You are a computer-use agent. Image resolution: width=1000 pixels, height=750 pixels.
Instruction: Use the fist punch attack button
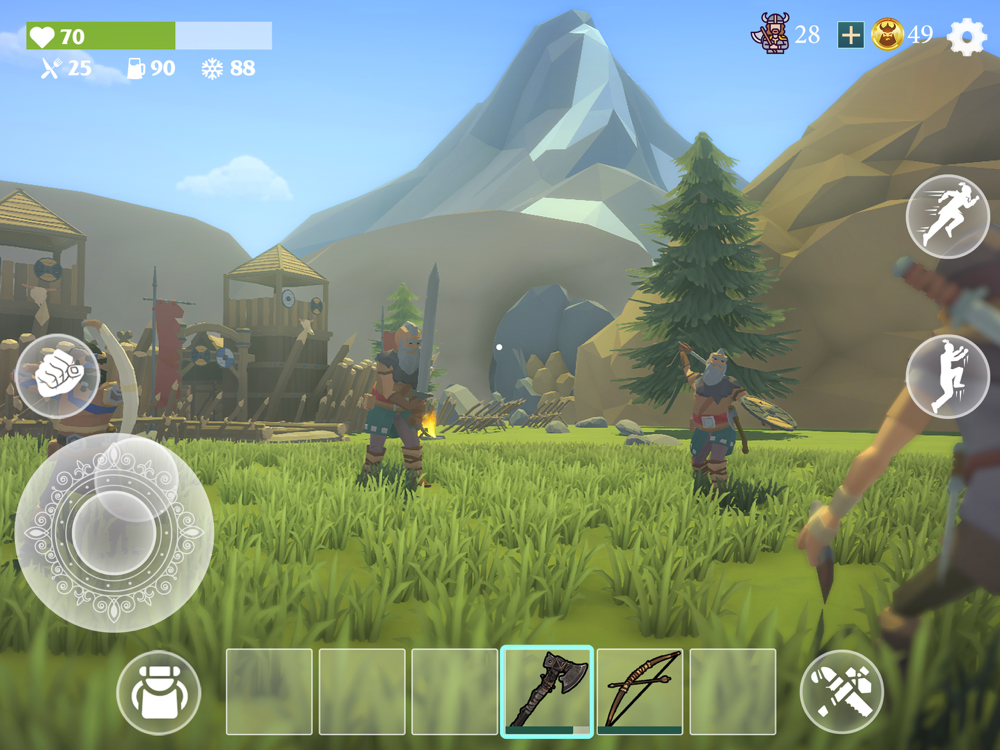[x=57, y=376]
